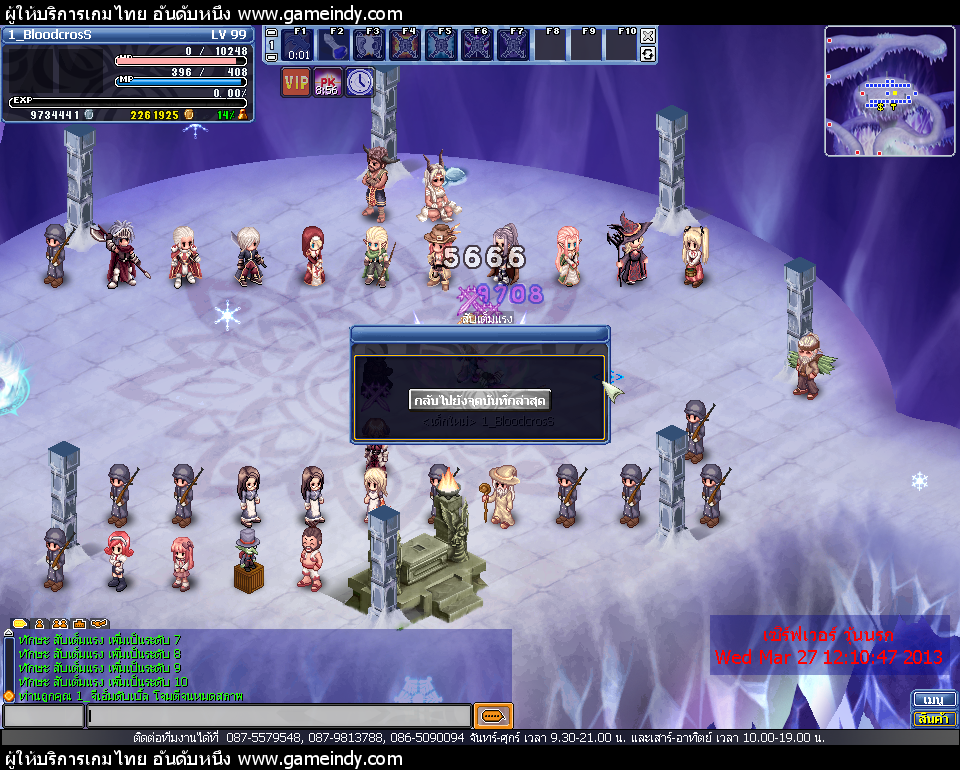Open the เมนู (menu) button
Screen dimensions: 960x770
pyautogui.click(x=934, y=699)
